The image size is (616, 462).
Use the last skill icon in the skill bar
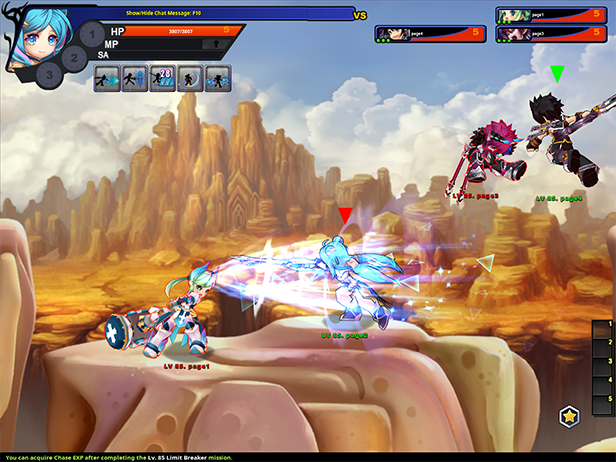(x=218, y=78)
